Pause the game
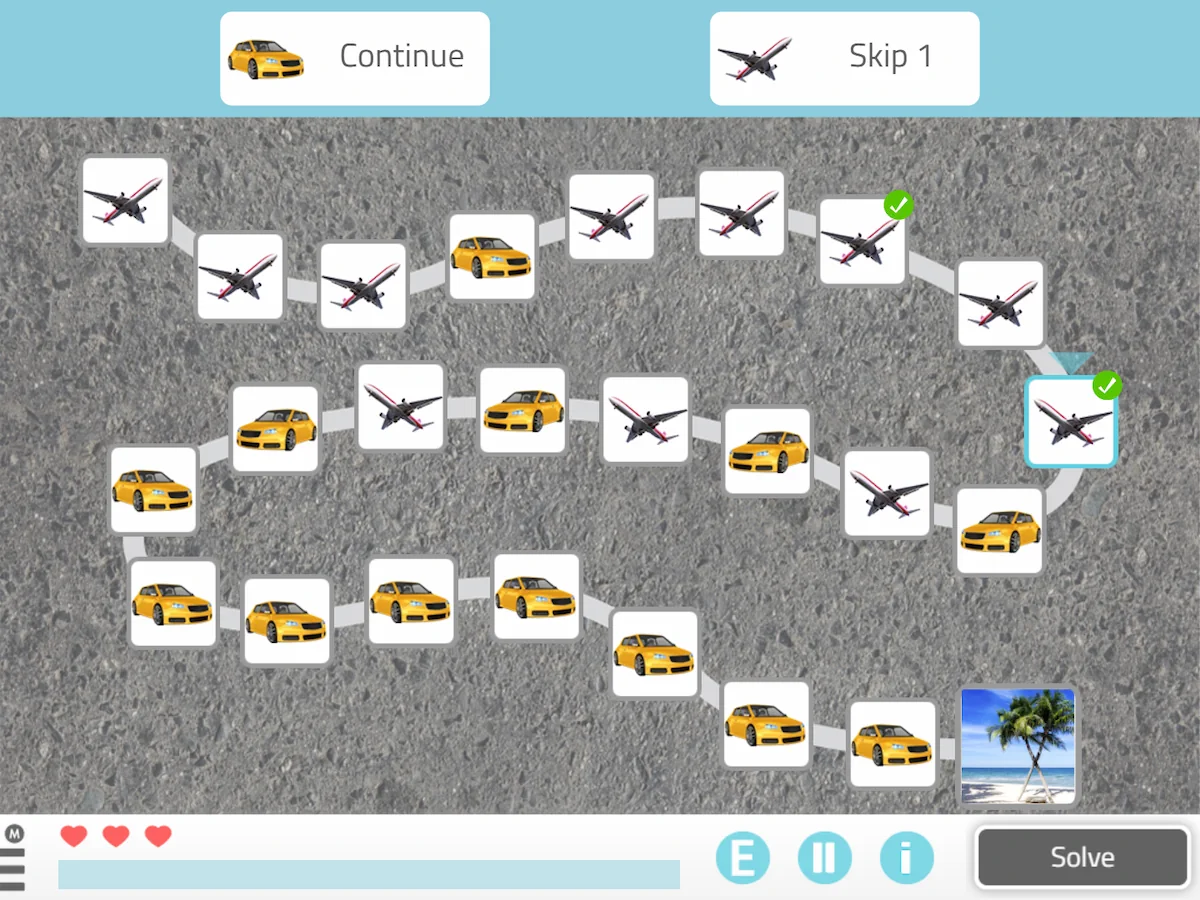1200x900 pixels. [824, 858]
